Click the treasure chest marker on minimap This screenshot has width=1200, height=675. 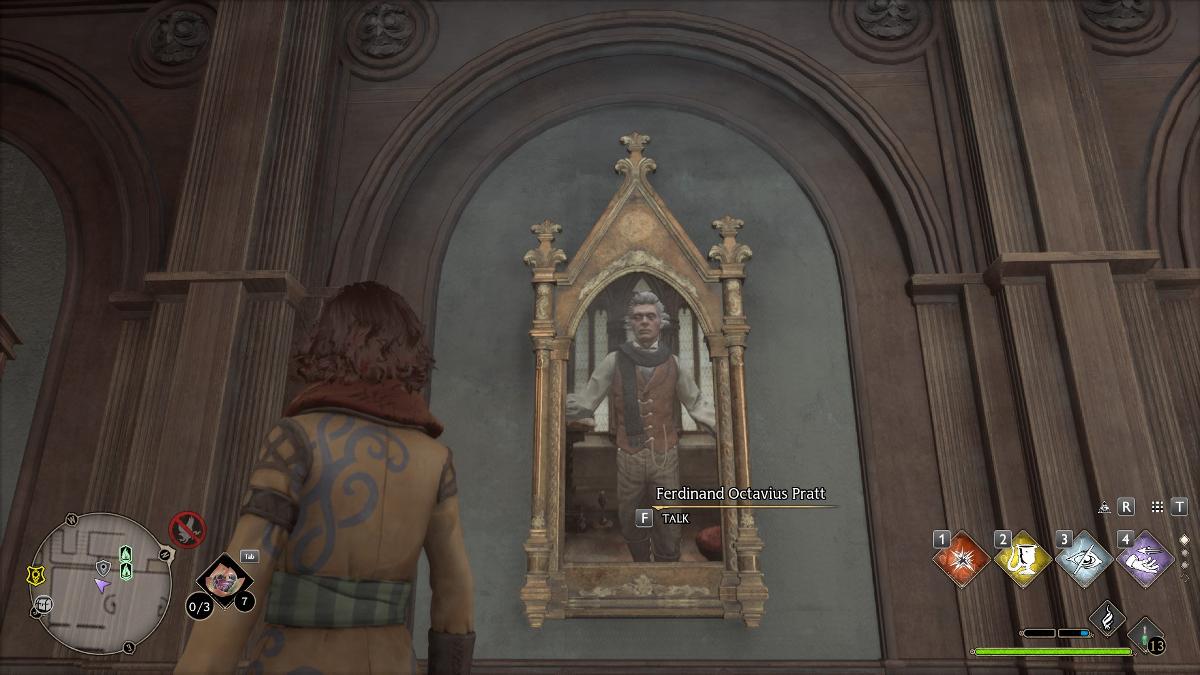point(43,604)
